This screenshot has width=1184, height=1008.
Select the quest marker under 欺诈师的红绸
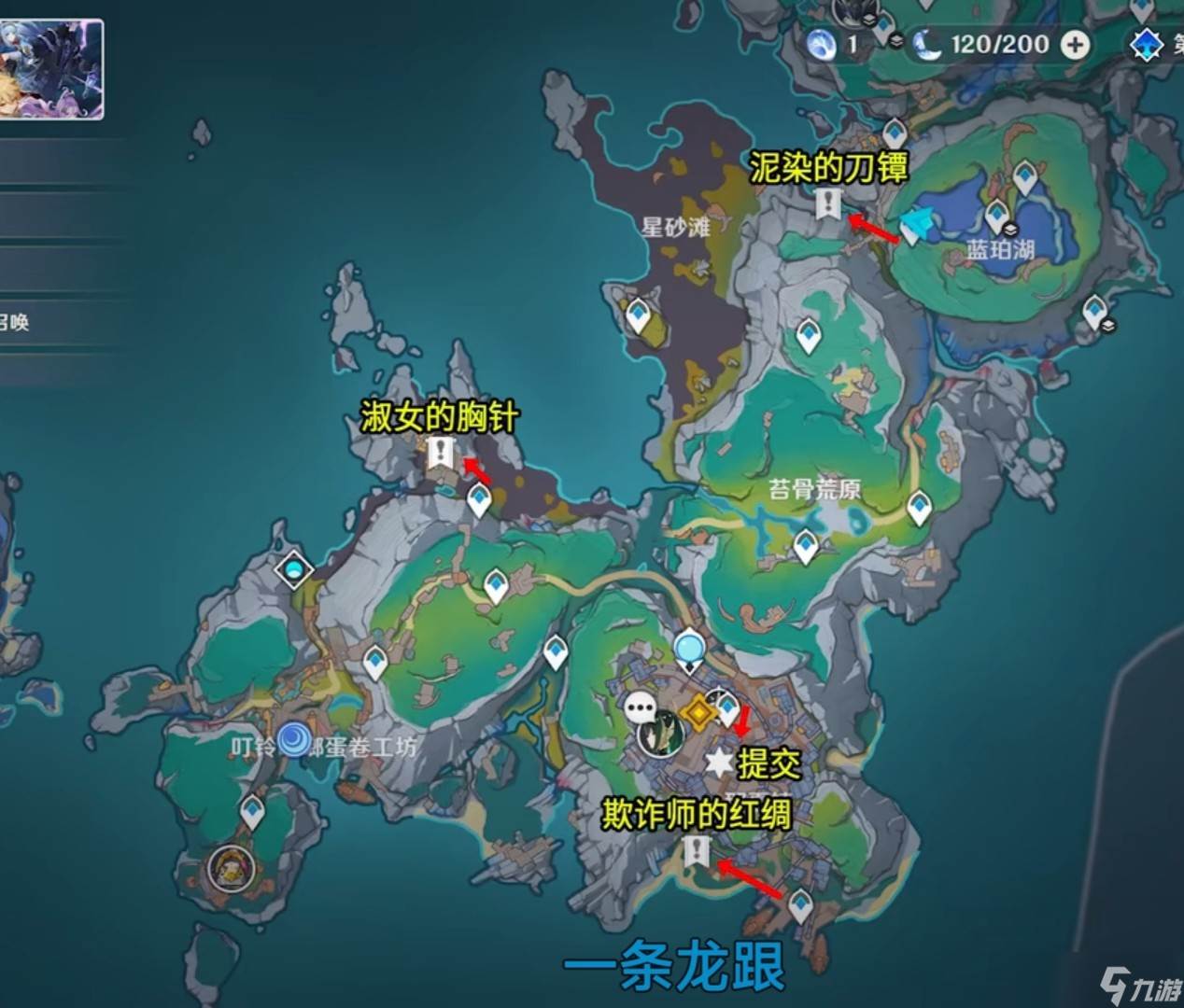click(x=697, y=850)
